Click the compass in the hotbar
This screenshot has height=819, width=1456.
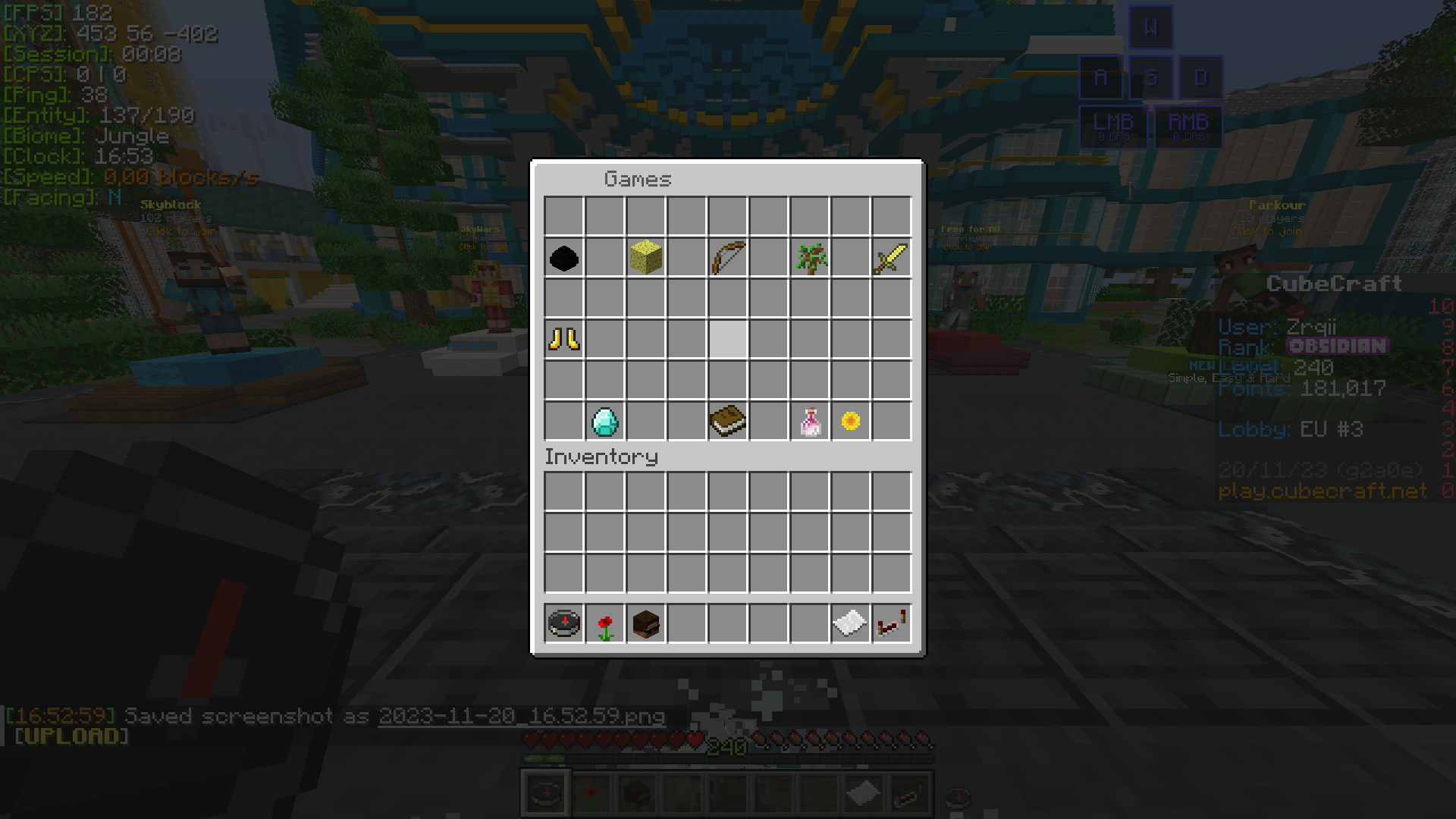(x=563, y=622)
